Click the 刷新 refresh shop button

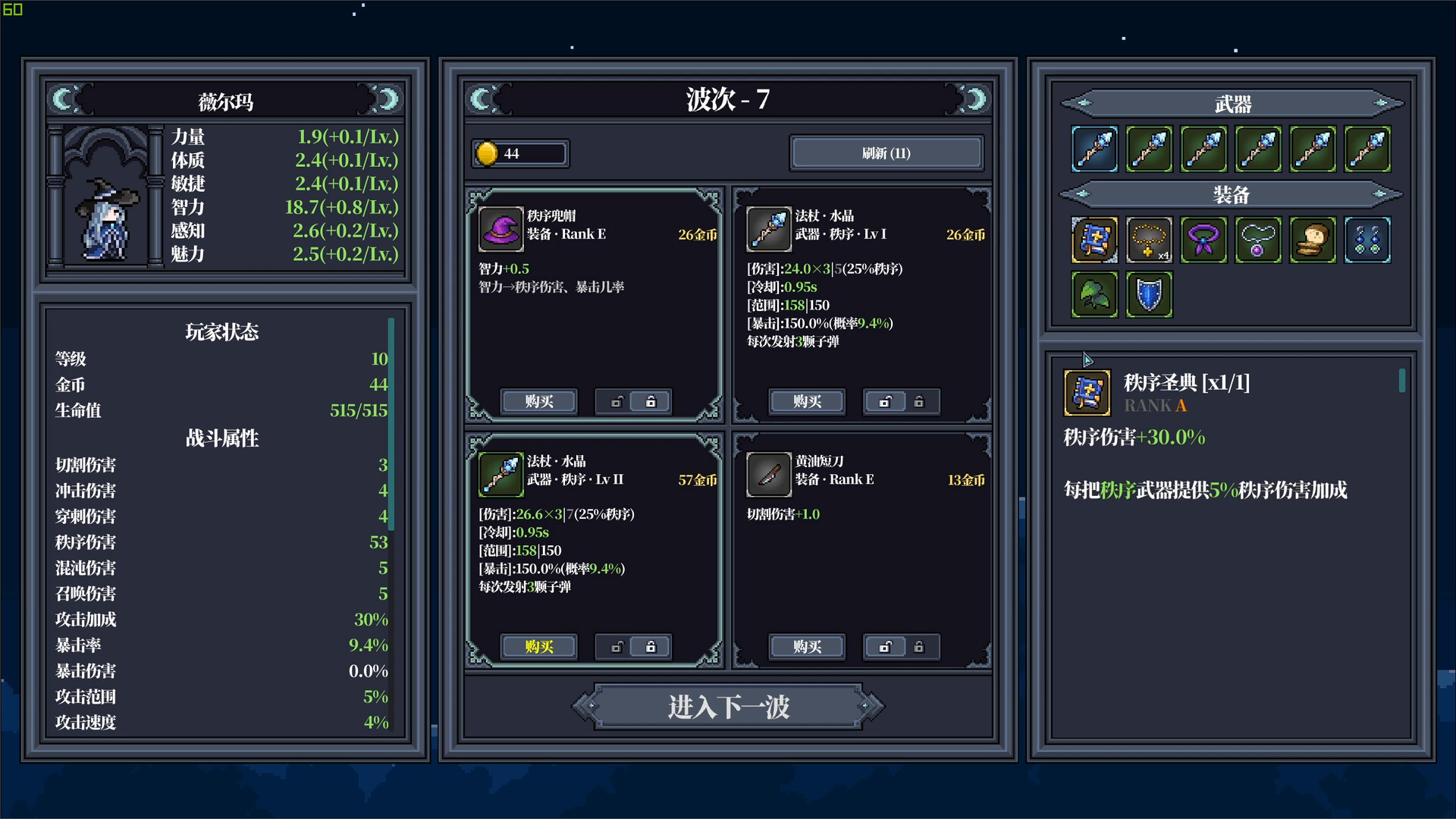(886, 152)
